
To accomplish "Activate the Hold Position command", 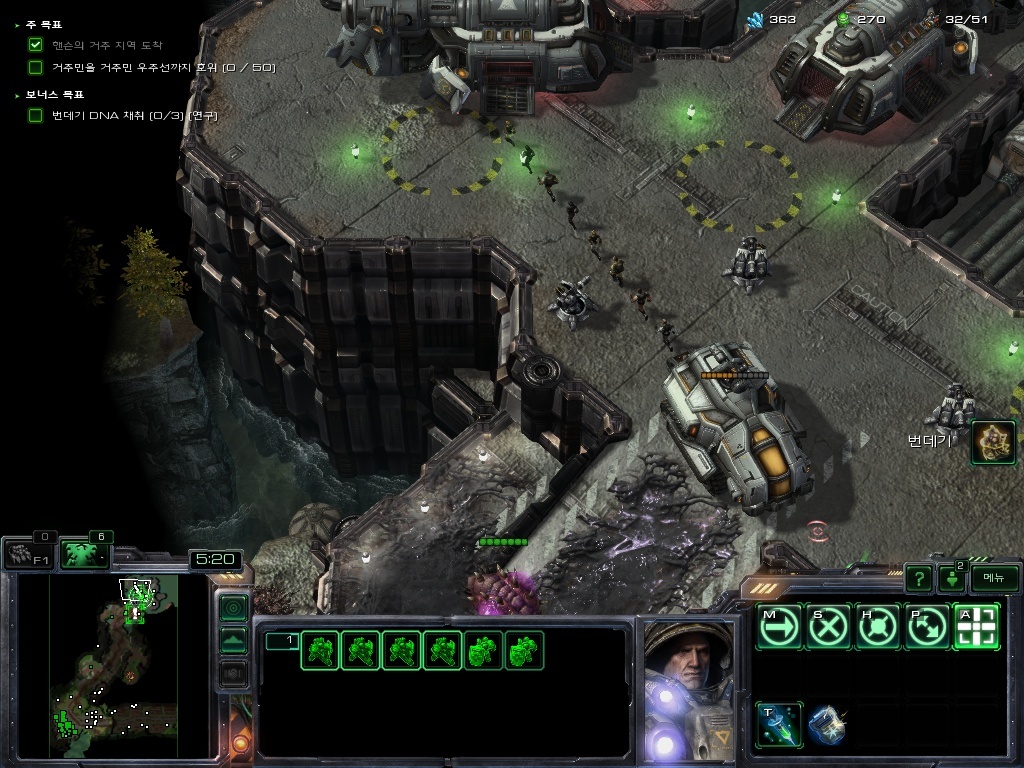I will click(x=878, y=628).
